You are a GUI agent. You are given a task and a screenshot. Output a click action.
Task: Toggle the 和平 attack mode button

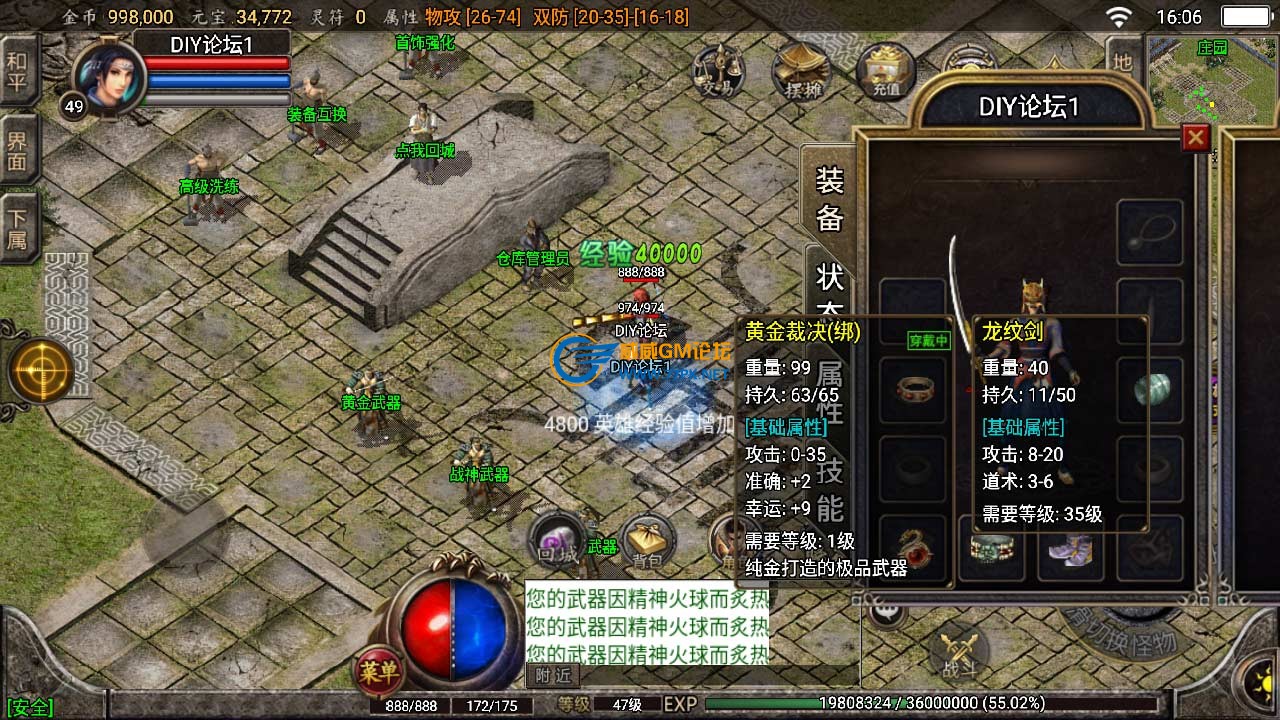pyautogui.click(x=17, y=70)
